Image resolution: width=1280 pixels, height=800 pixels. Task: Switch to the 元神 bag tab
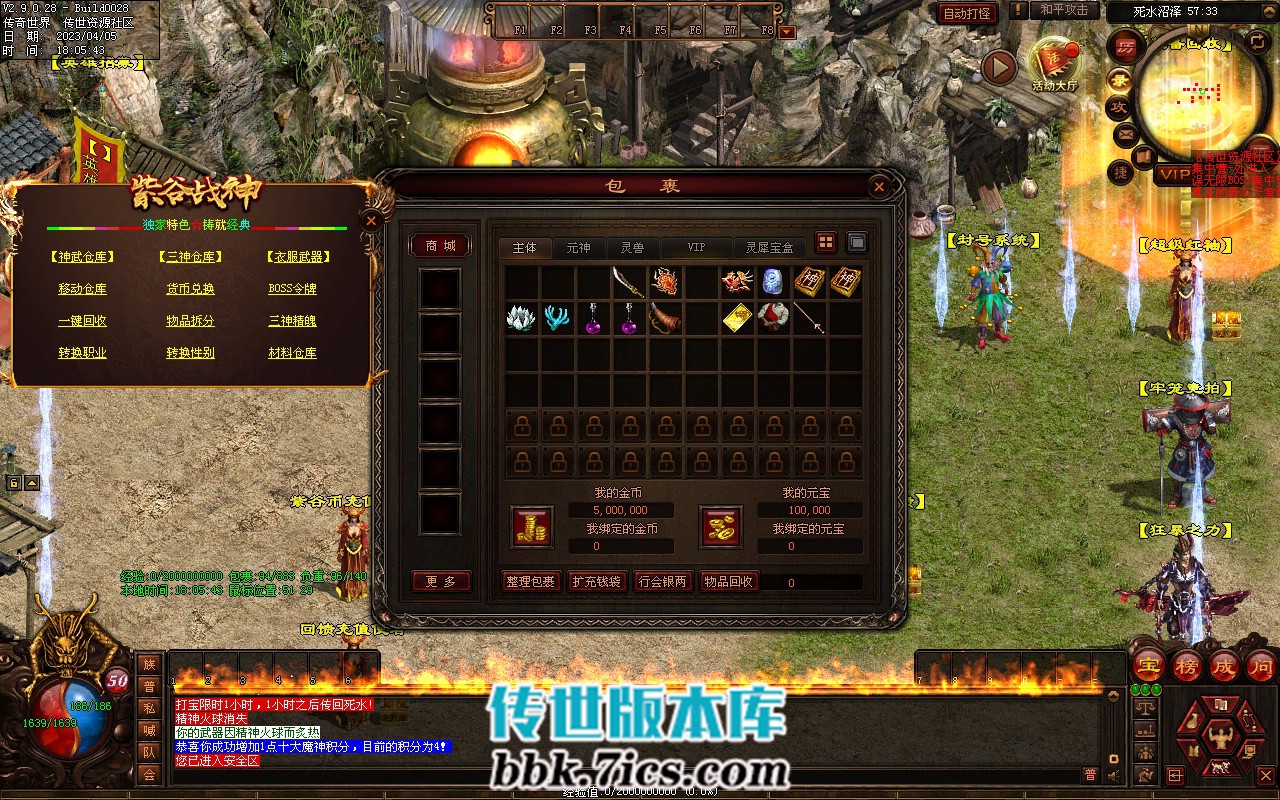[x=578, y=247]
